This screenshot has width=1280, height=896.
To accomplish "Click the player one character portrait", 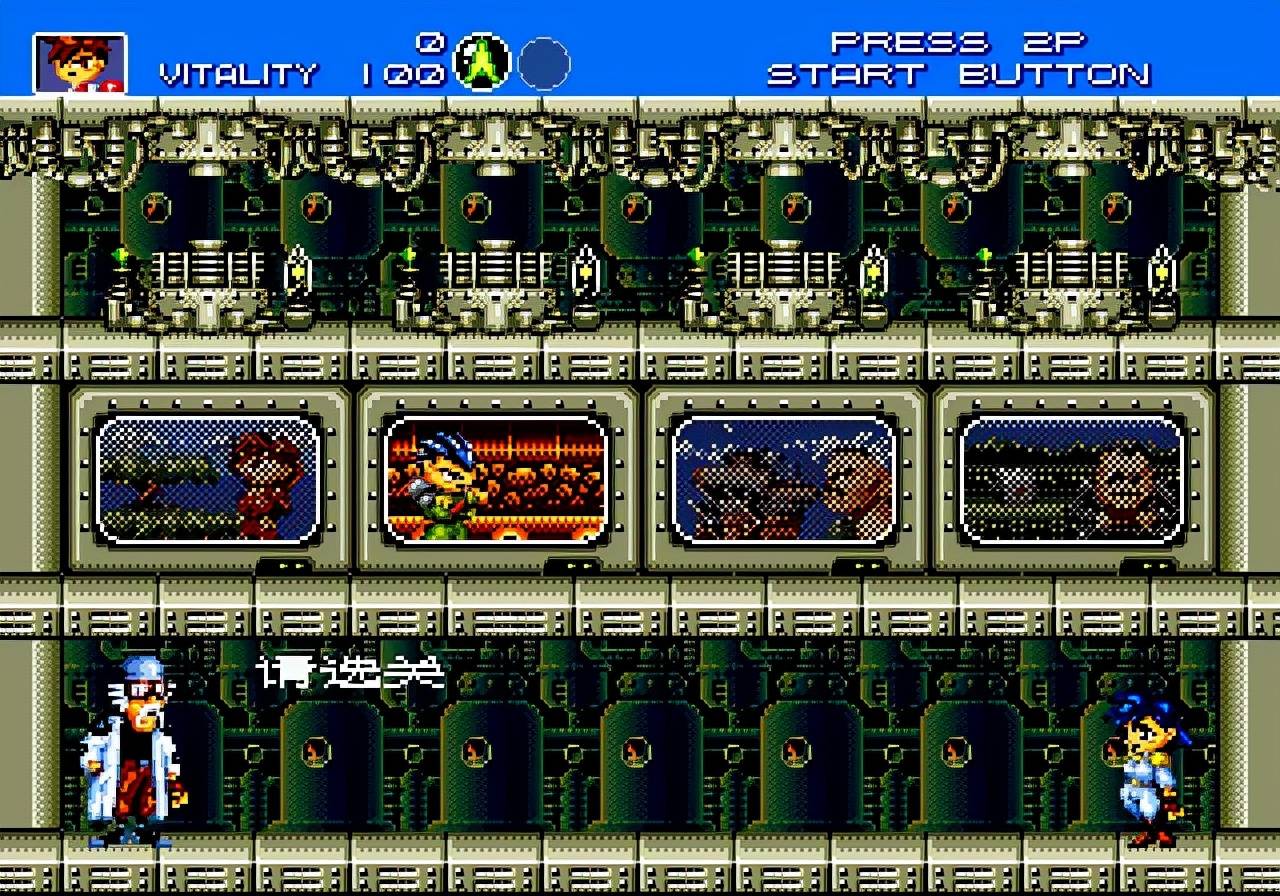I will coord(80,63).
